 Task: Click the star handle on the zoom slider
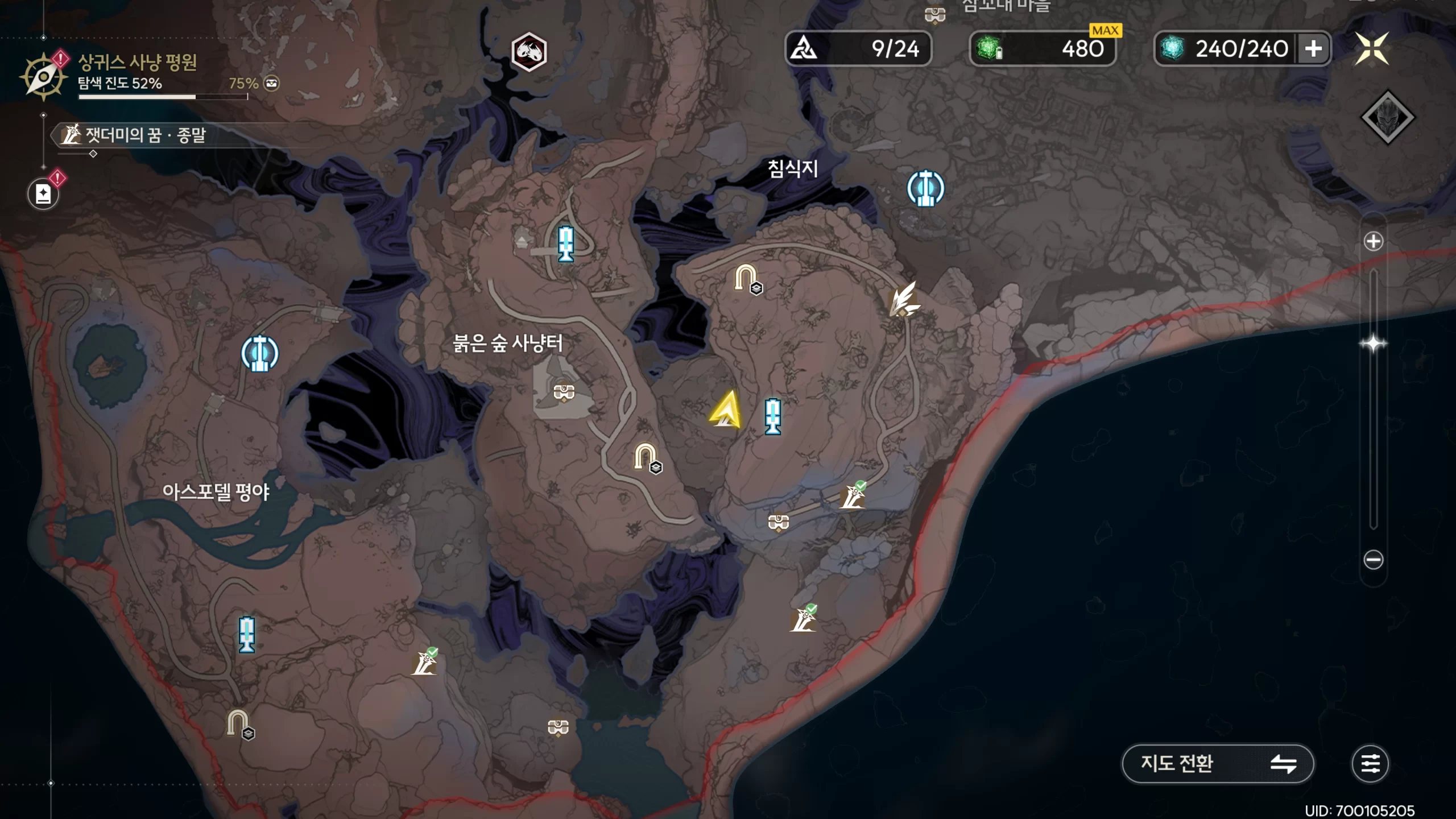[1373, 344]
